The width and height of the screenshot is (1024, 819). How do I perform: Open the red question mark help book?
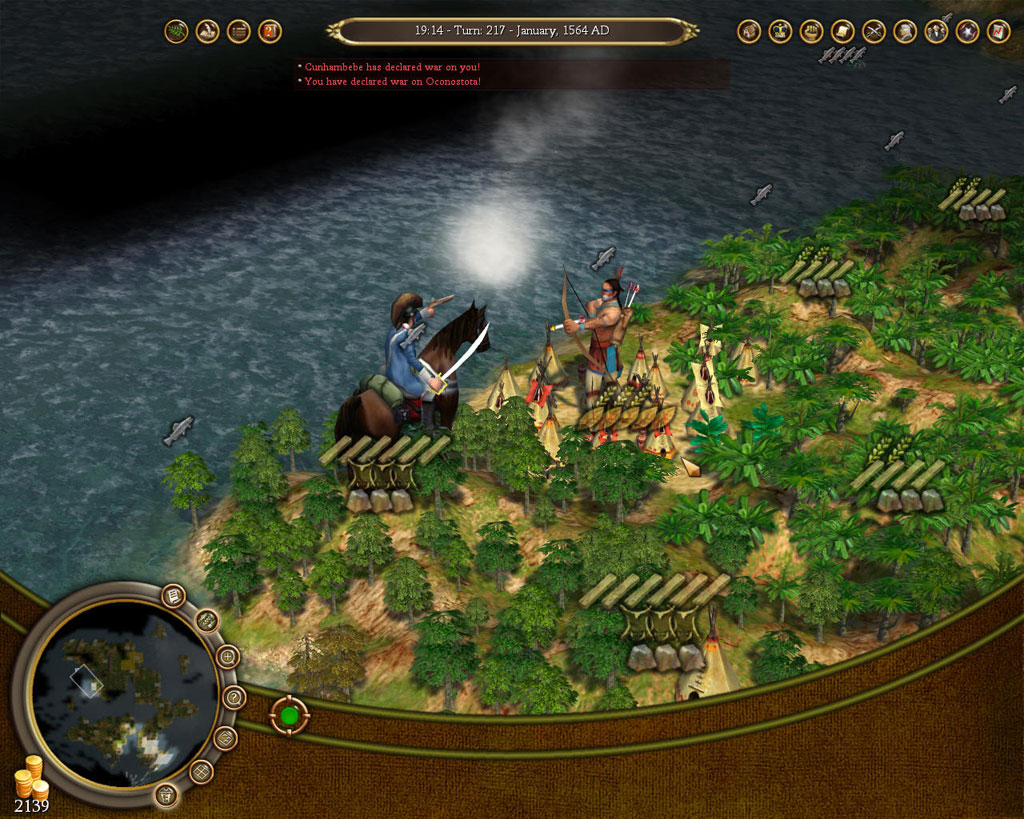click(269, 31)
